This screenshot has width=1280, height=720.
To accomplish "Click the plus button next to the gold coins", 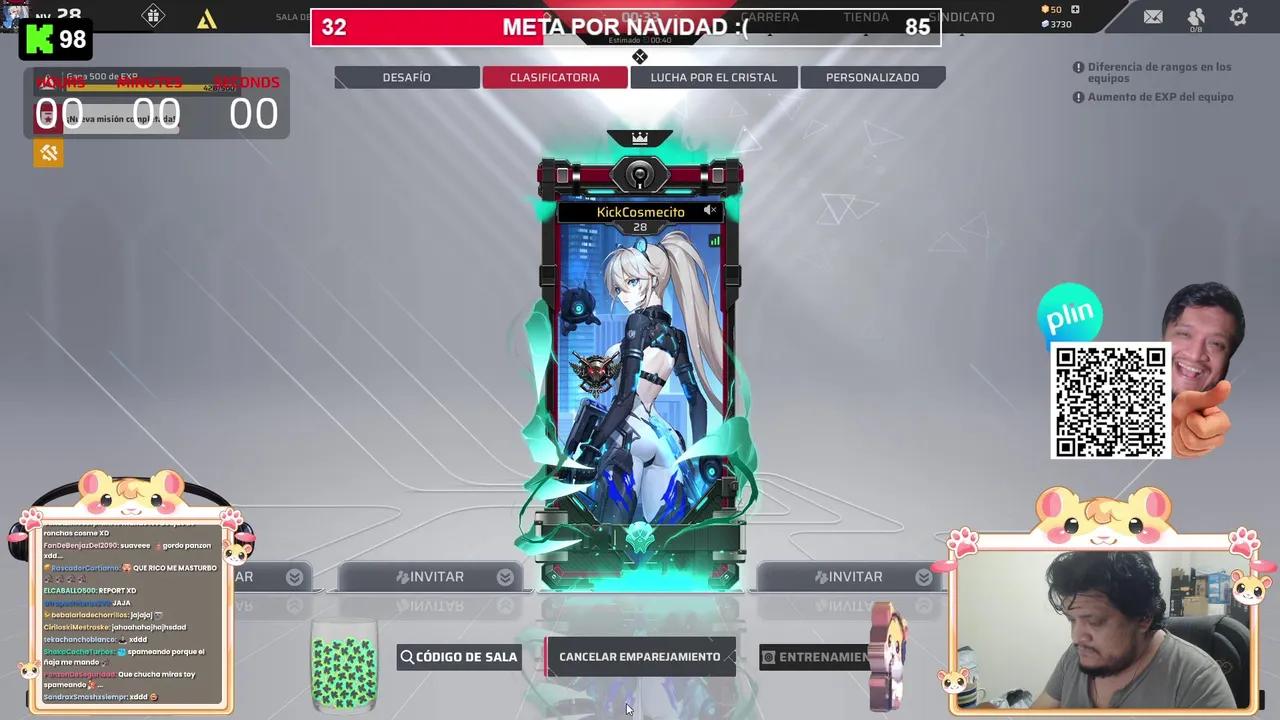I will 1075,8.
